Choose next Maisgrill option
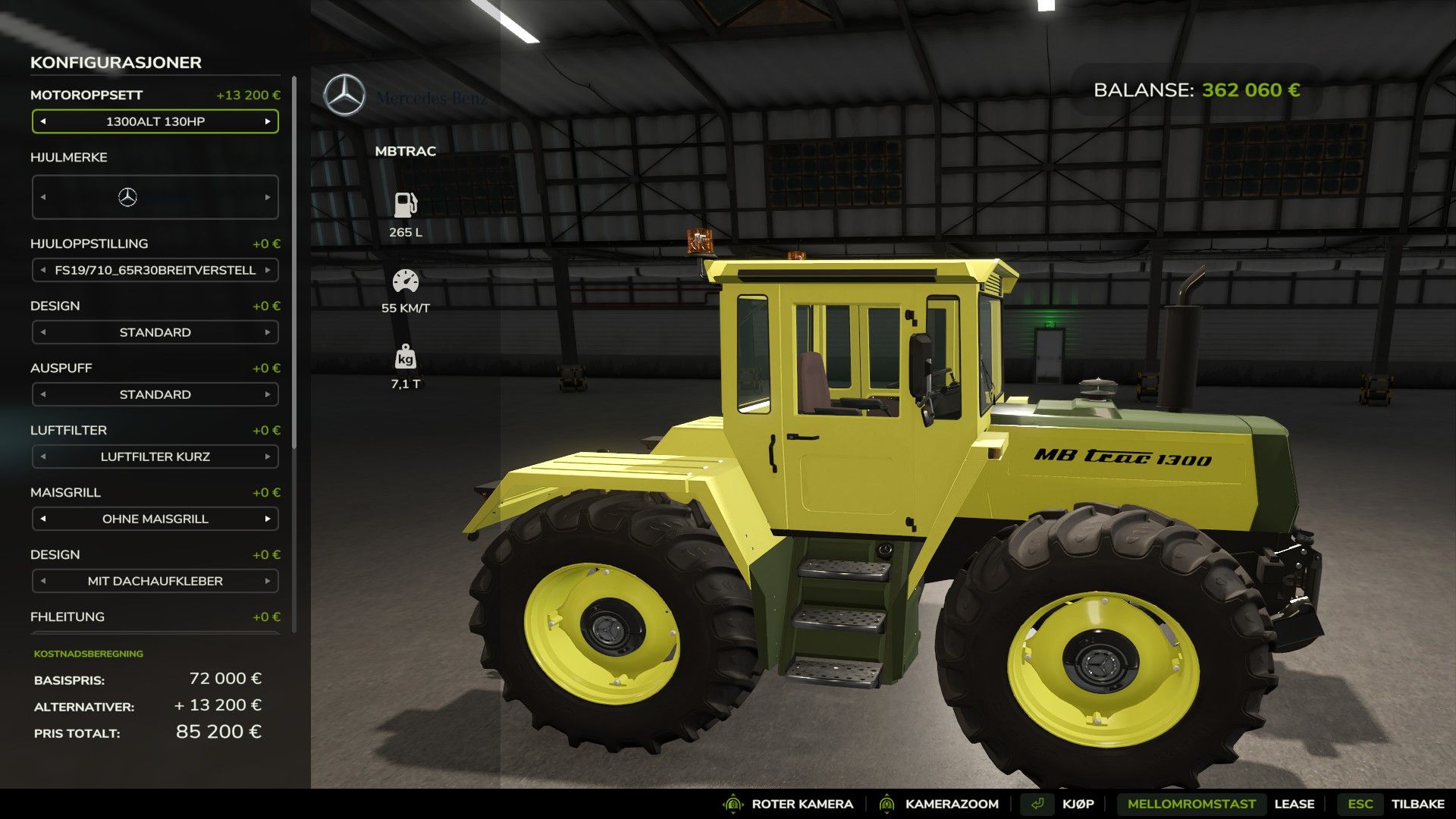The height and width of the screenshot is (819, 1456). 268,519
